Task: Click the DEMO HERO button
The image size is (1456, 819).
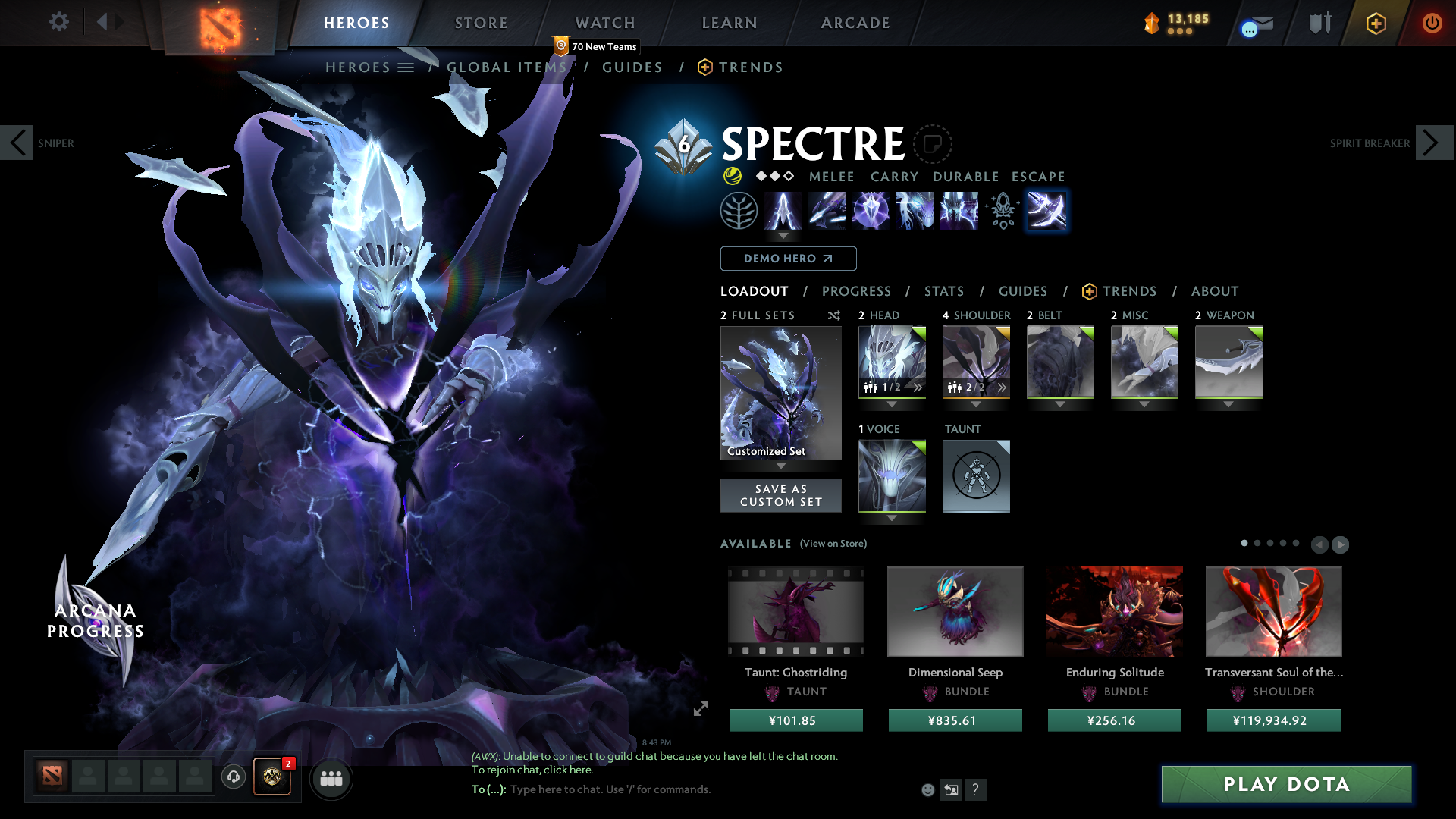Action: (x=787, y=259)
